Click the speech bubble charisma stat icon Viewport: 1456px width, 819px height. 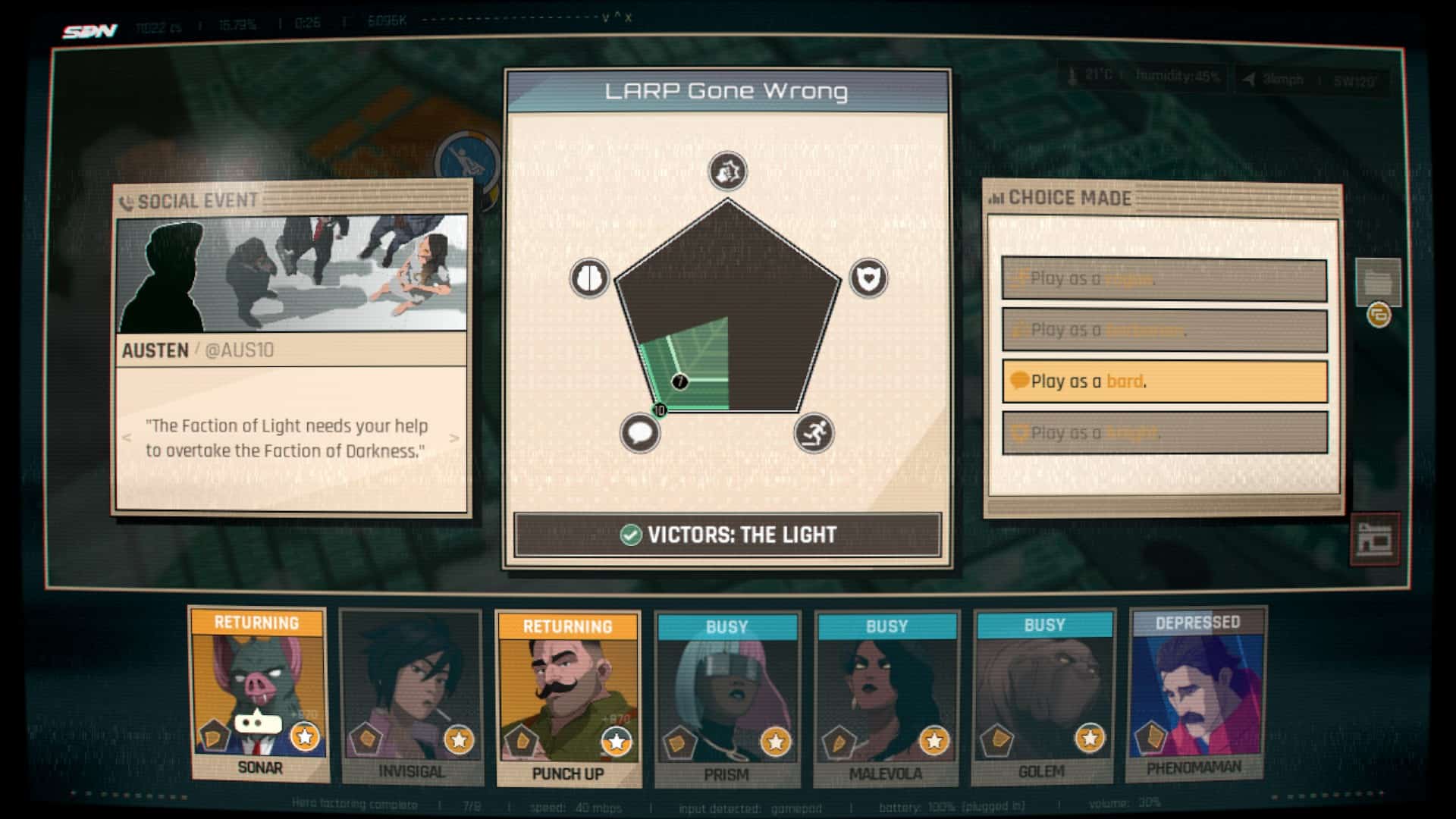pyautogui.click(x=640, y=433)
